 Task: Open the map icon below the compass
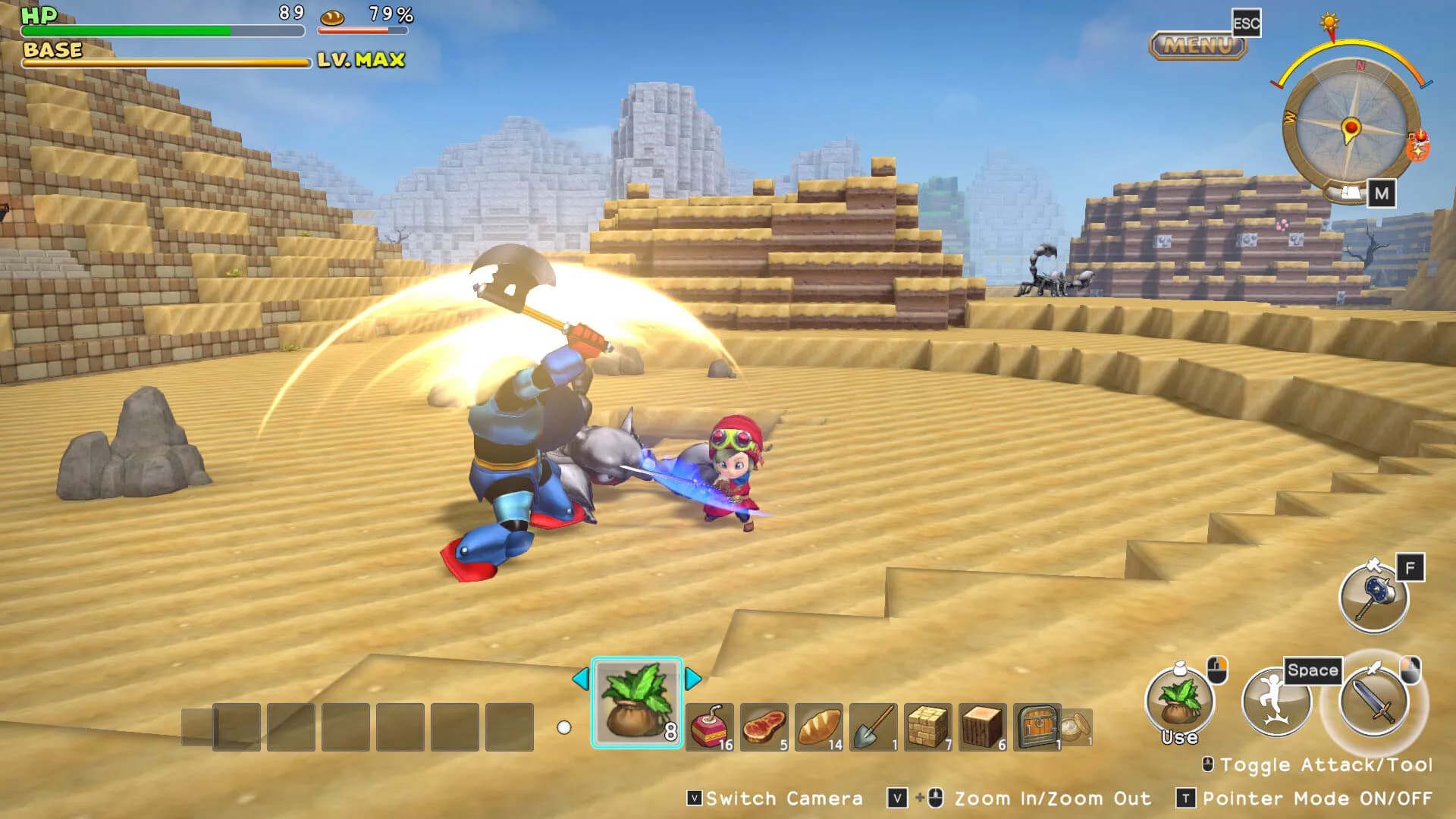[x=1351, y=193]
